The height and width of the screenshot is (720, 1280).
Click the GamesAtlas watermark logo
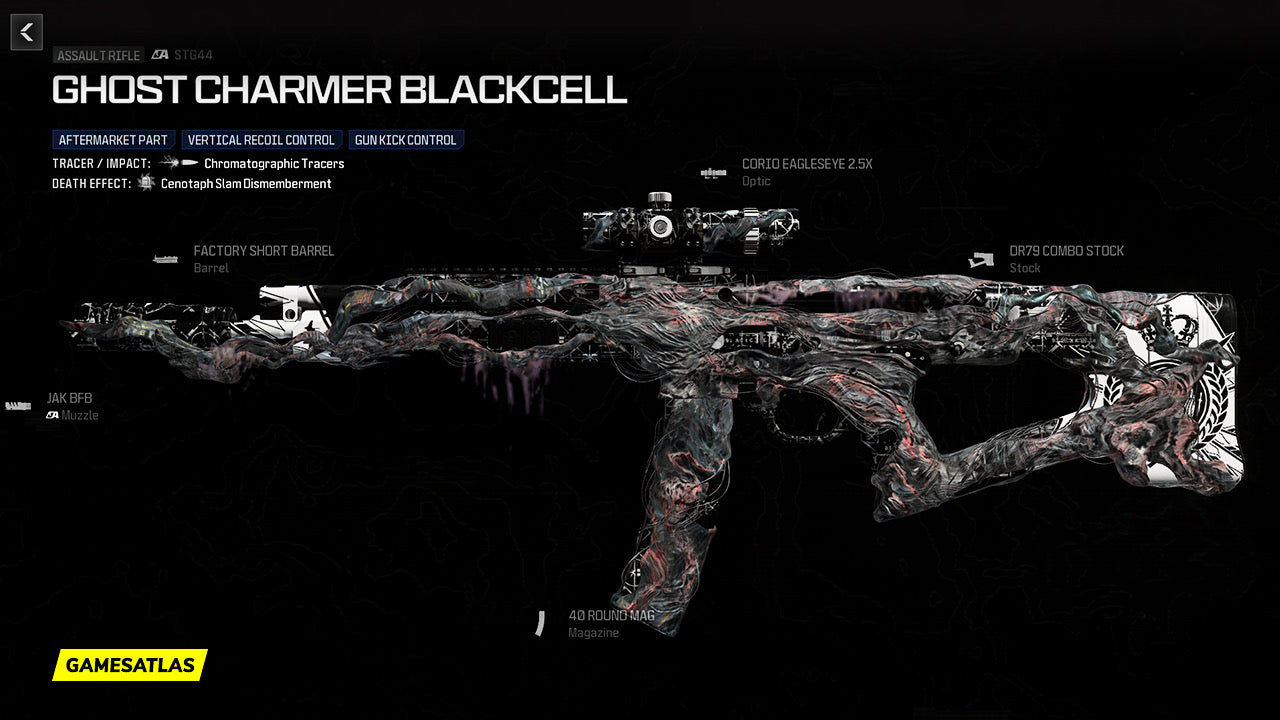coord(130,665)
